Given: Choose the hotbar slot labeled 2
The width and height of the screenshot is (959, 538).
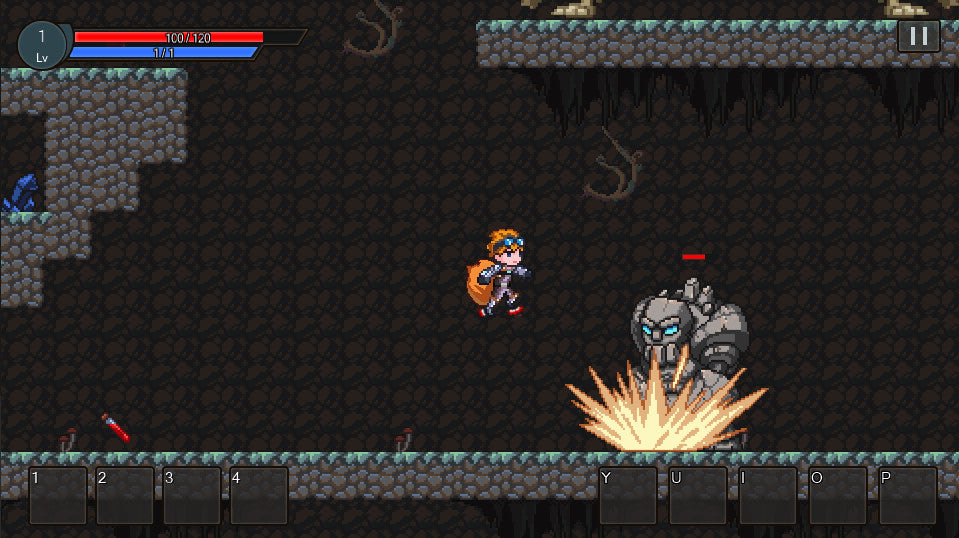Looking at the screenshot, I should 125,495.
